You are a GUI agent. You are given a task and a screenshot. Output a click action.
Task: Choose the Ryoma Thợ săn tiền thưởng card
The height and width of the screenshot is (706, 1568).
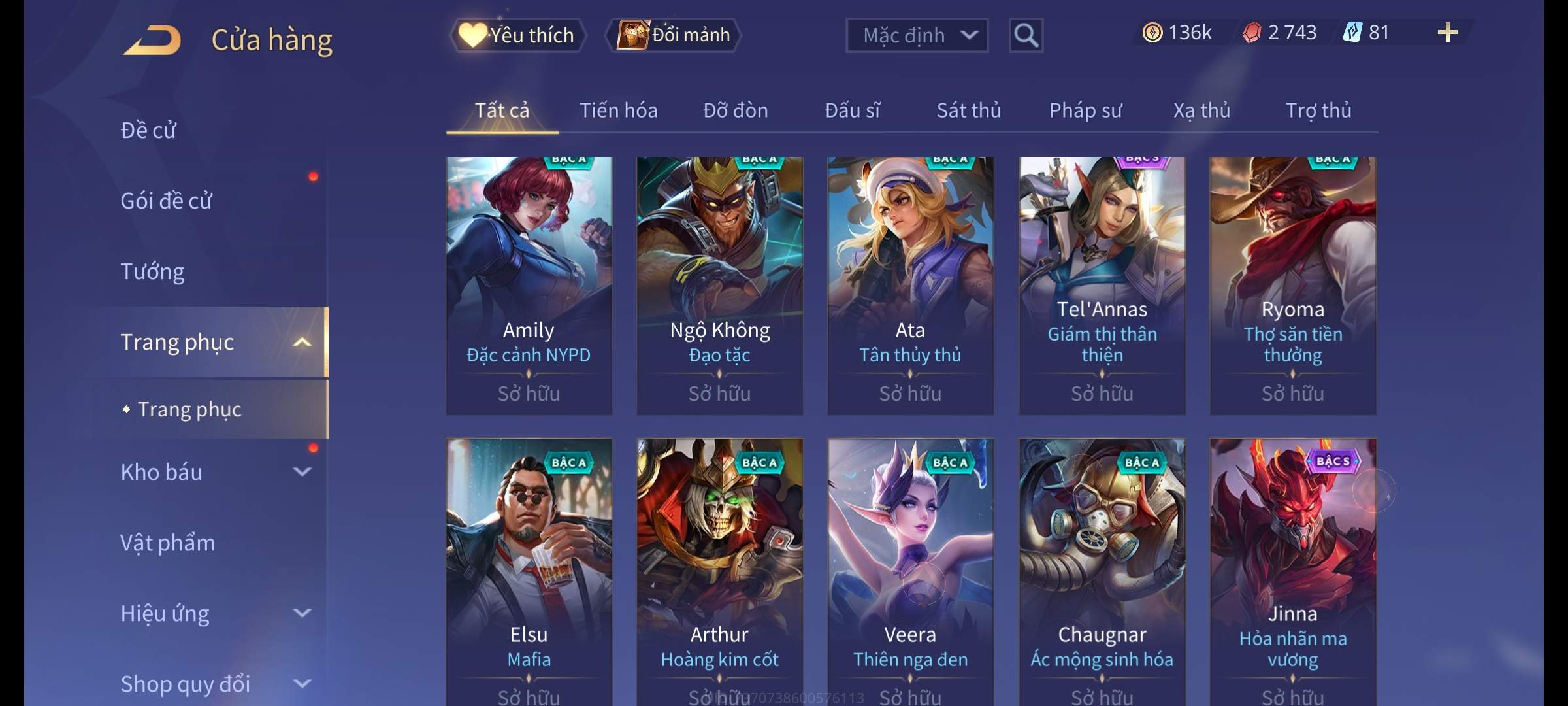[1292, 285]
